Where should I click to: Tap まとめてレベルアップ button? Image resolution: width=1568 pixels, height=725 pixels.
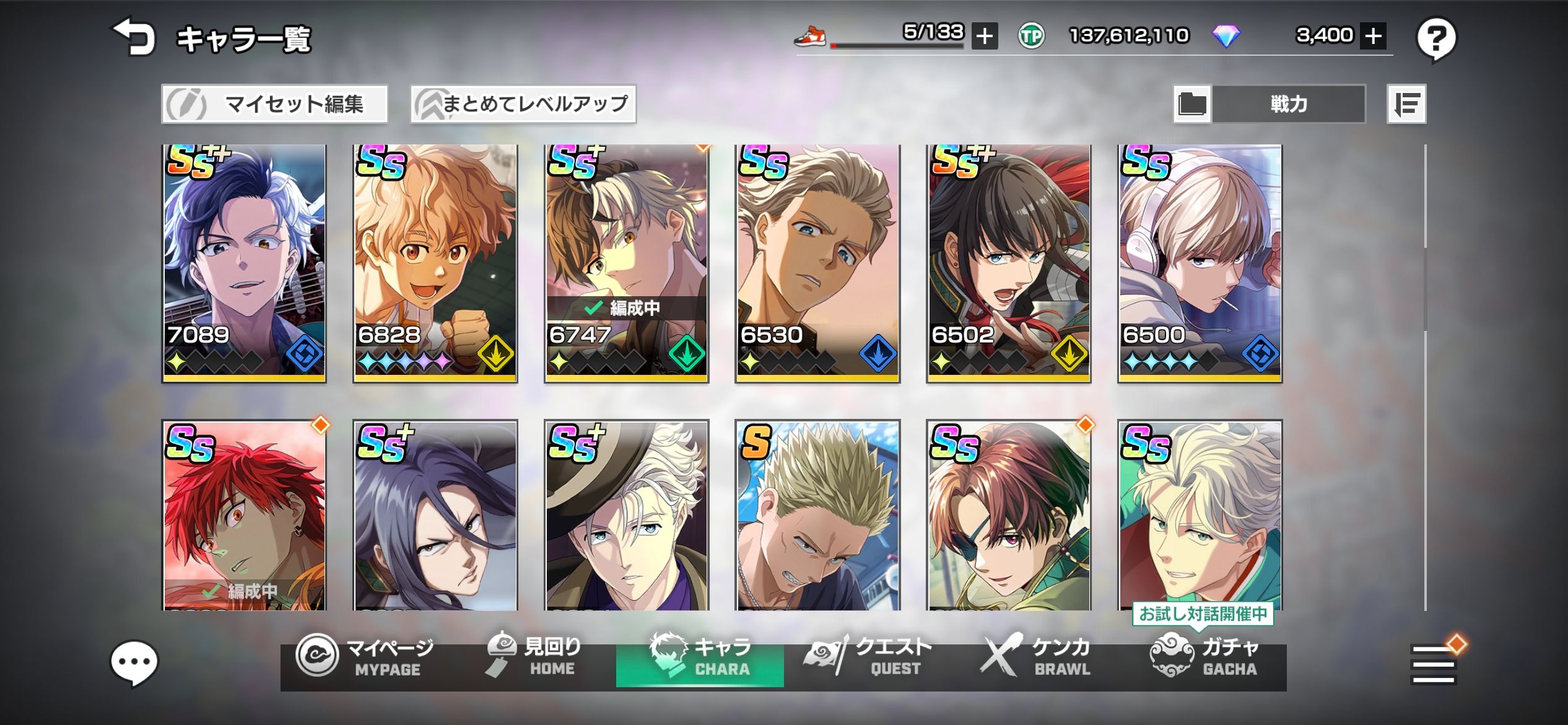pyautogui.click(x=523, y=104)
